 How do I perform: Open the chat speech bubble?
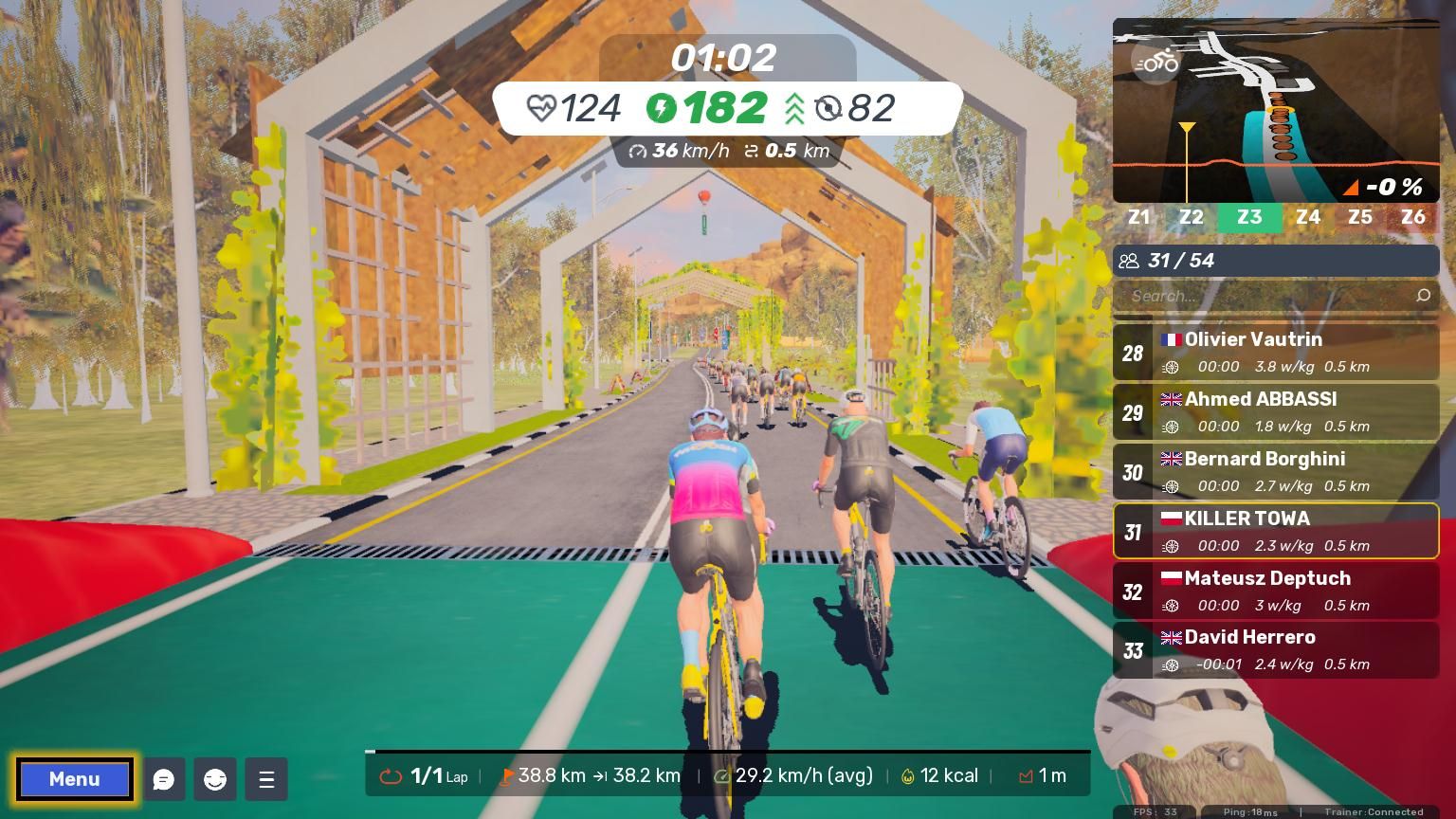[164, 779]
